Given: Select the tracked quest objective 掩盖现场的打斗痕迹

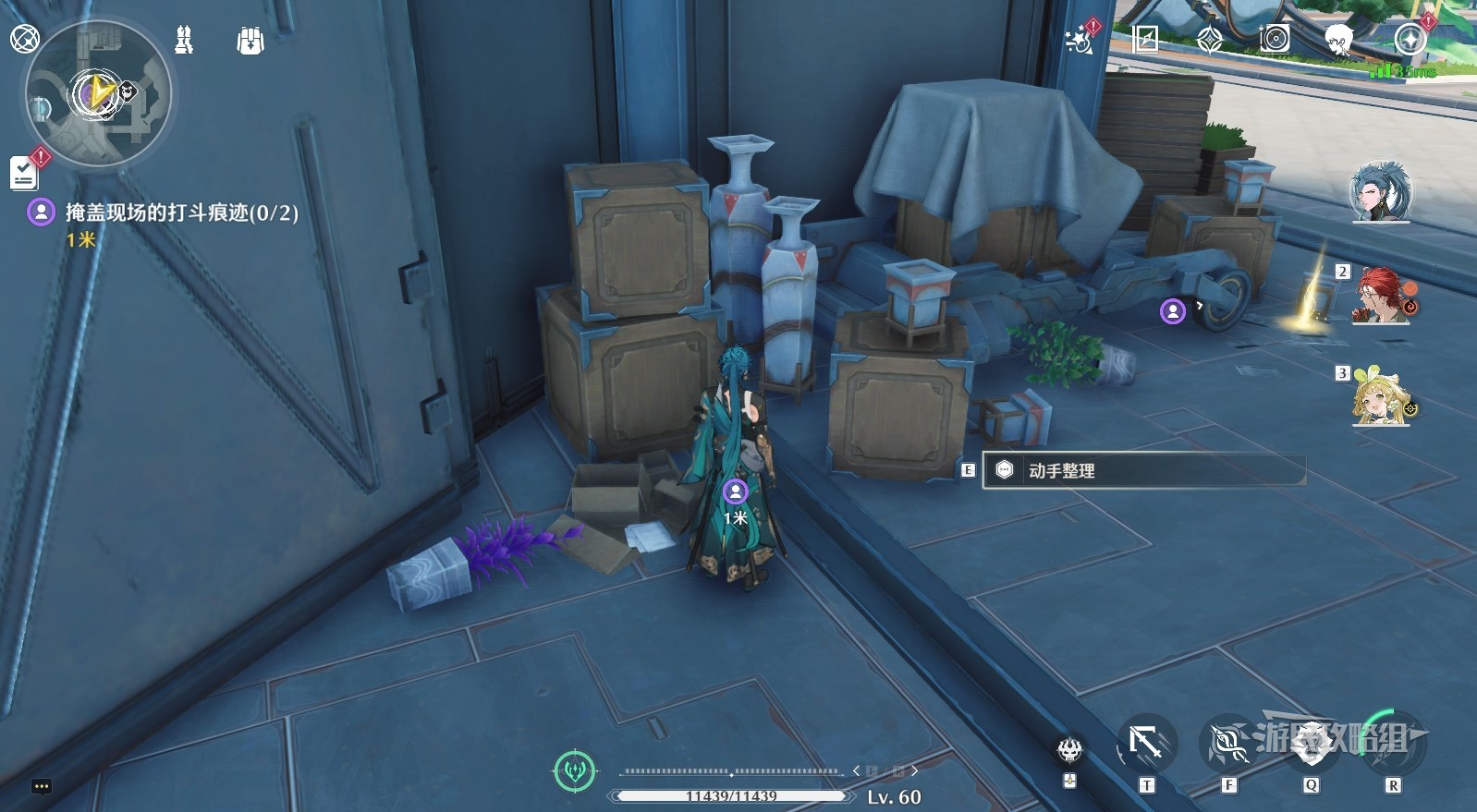Looking at the screenshot, I should click(181, 213).
